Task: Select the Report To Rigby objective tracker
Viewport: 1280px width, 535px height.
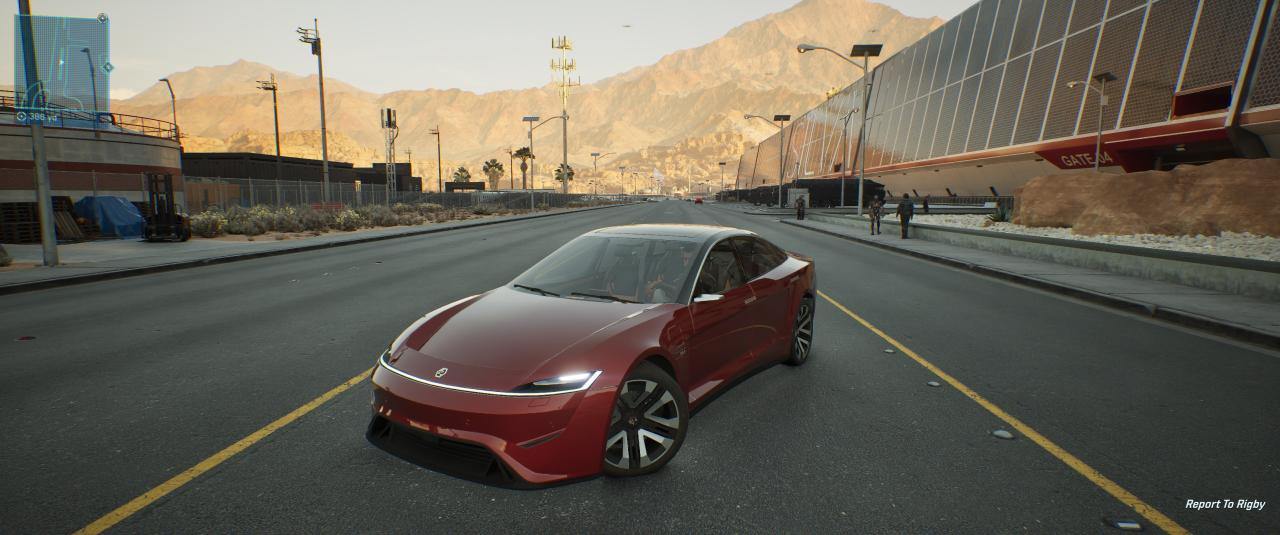Action: (1224, 504)
